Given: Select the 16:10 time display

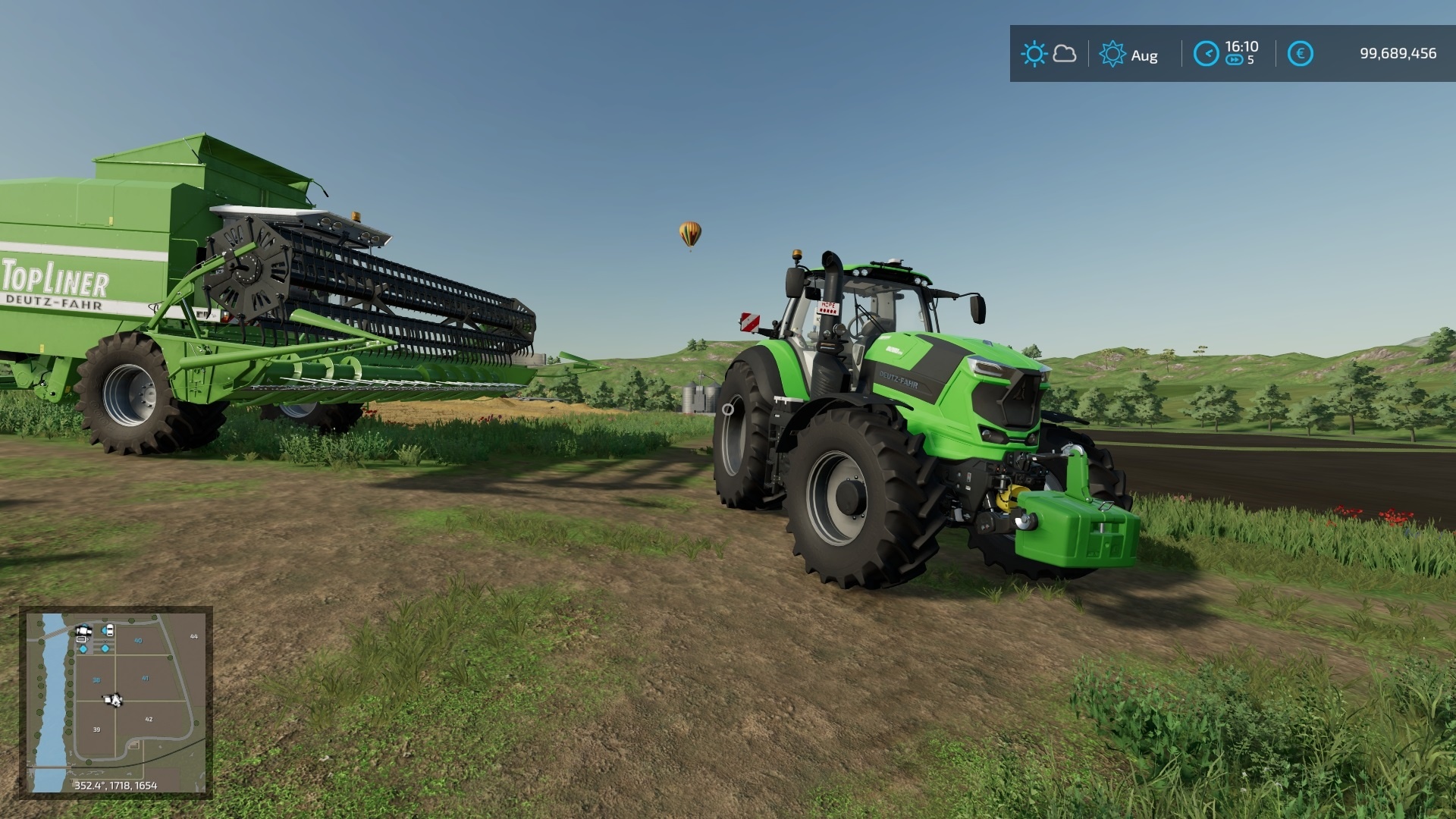Looking at the screenshot, I should (x=1241, y=45).
